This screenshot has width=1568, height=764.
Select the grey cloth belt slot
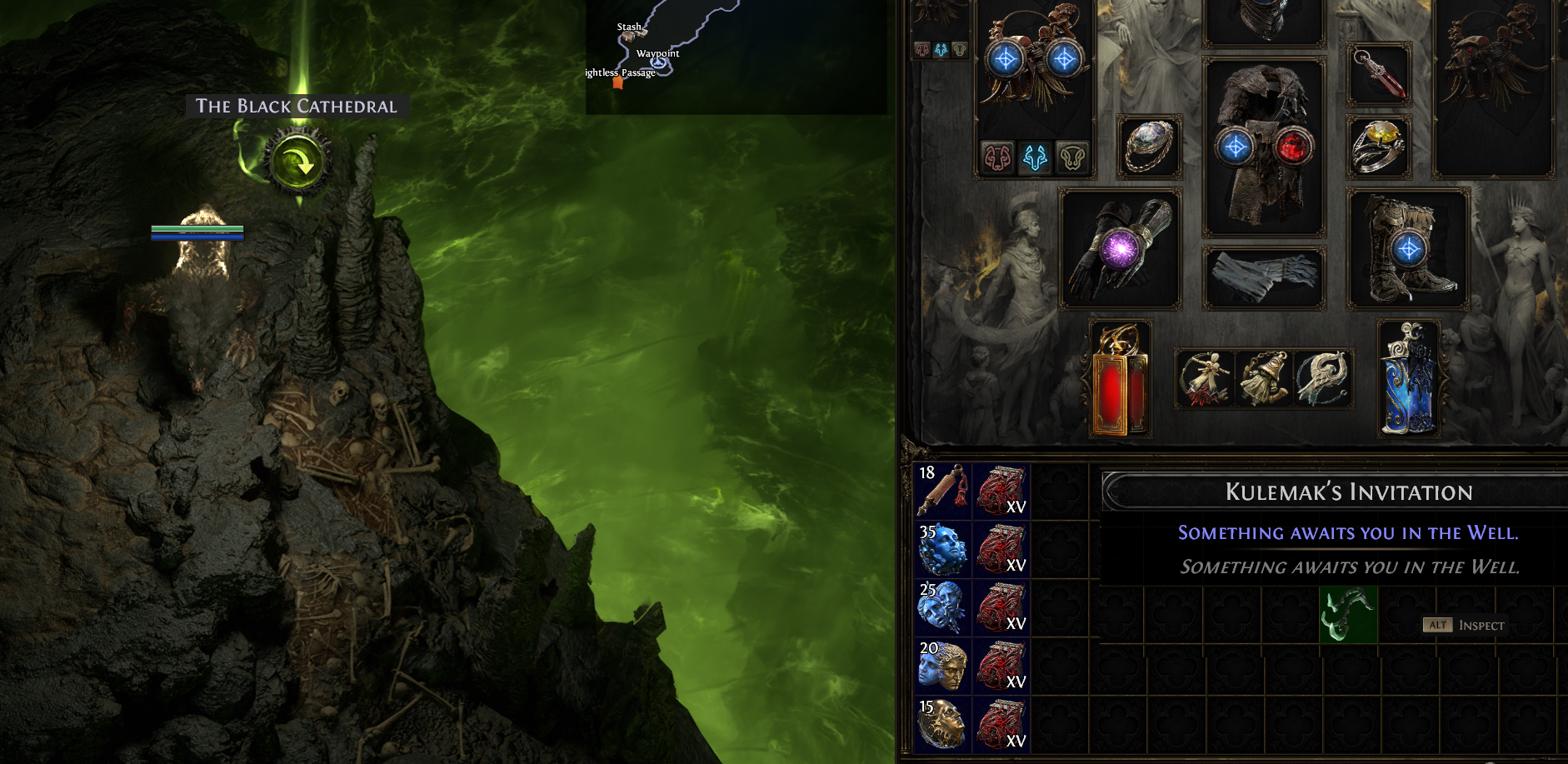(x=1264, y=277)
